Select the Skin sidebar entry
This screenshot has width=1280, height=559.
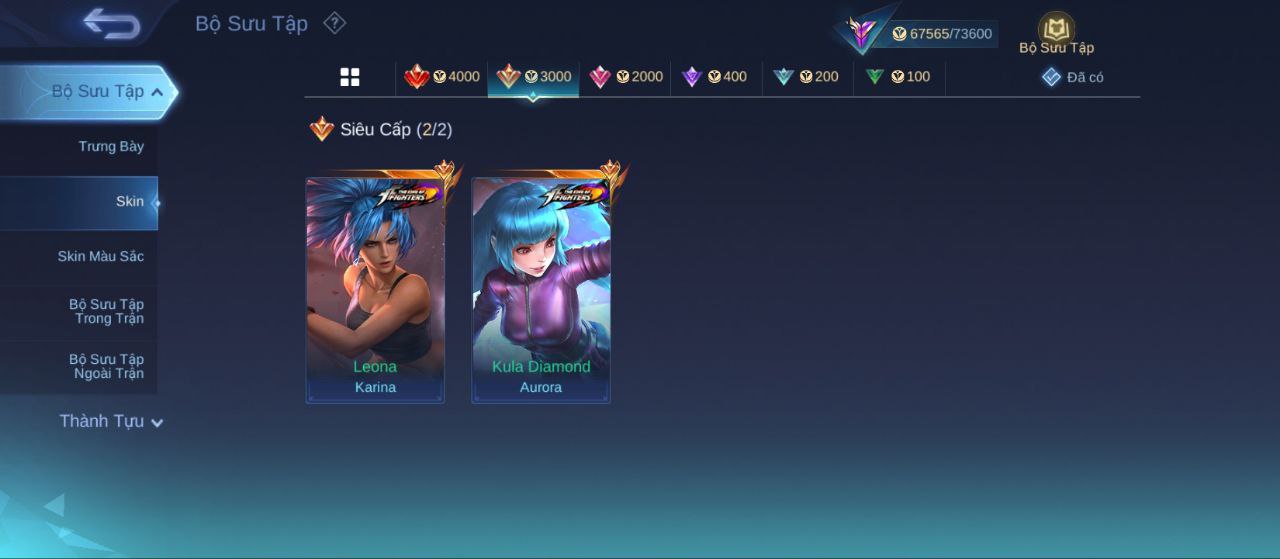(x=129, y=202)
